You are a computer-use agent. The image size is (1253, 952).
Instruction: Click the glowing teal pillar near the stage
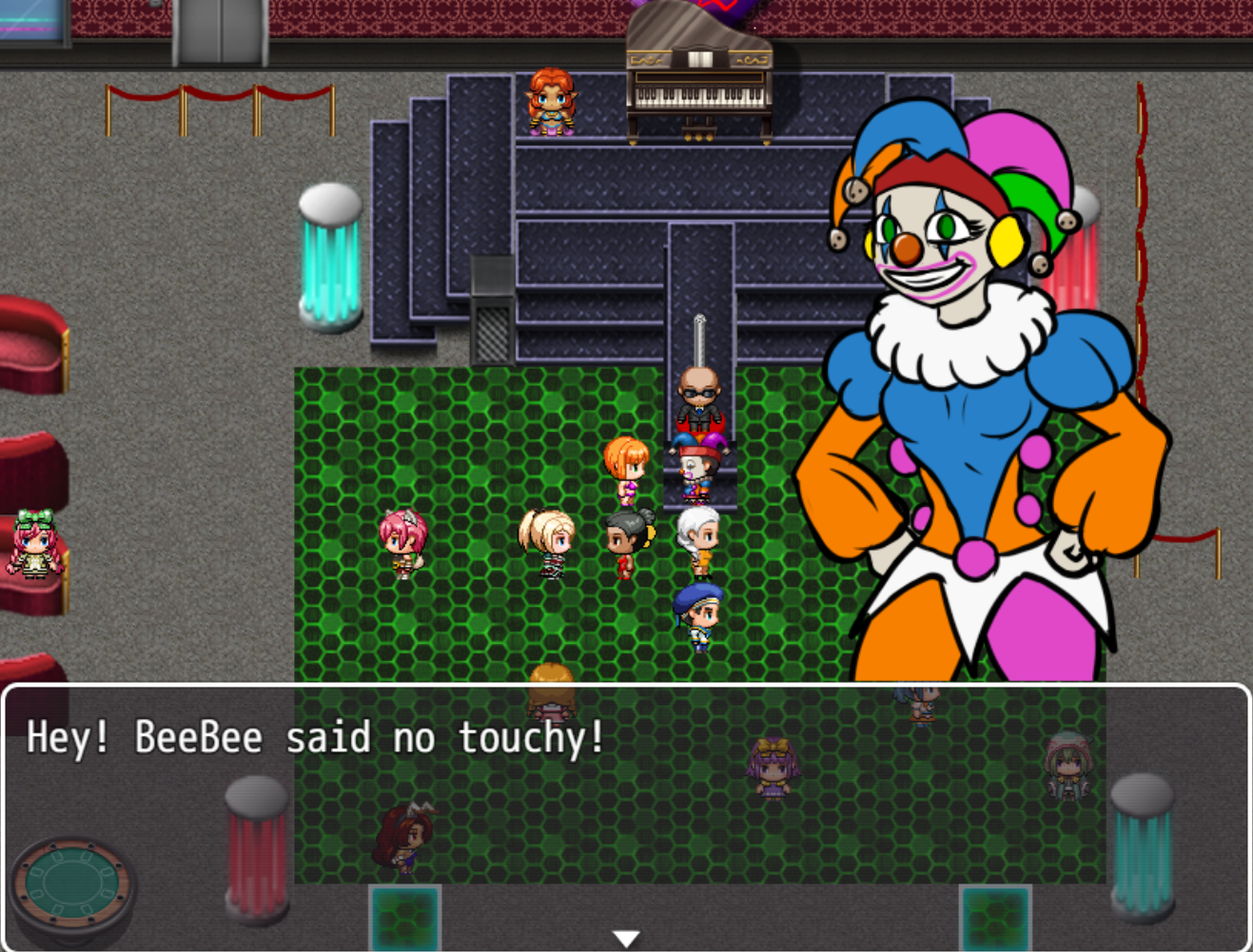(328, 257)
